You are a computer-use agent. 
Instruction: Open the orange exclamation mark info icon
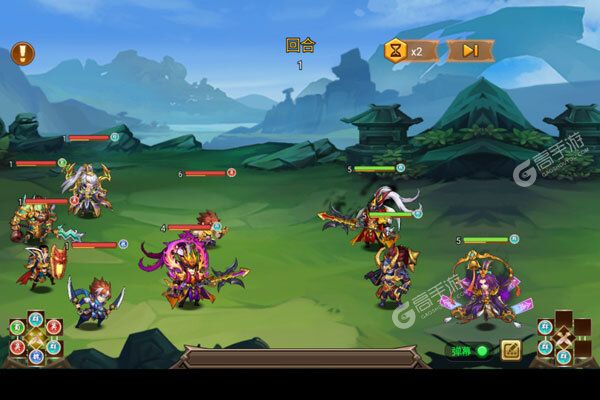coord(22,53)
